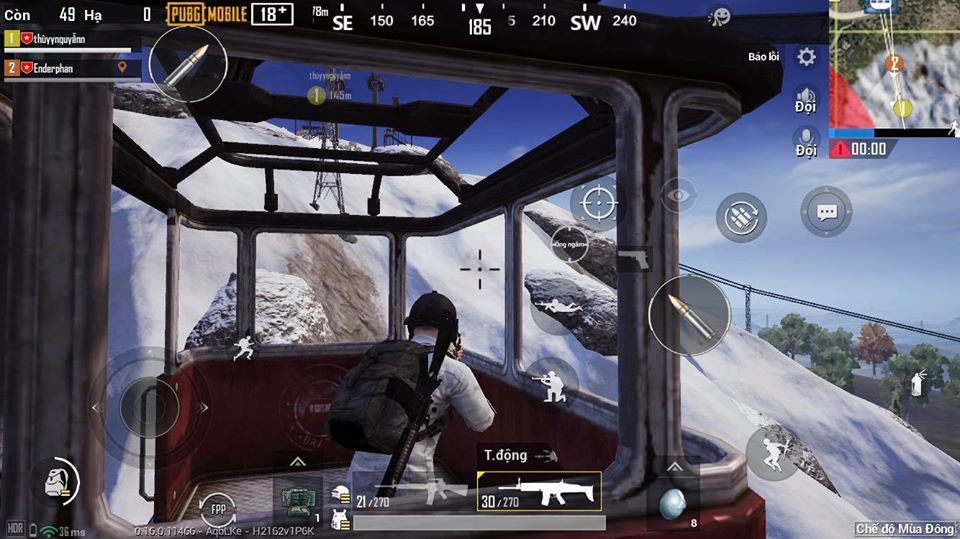Click the Báo lỗi report button
Viewport: 960px width, 539px height.
pos(763,57)
